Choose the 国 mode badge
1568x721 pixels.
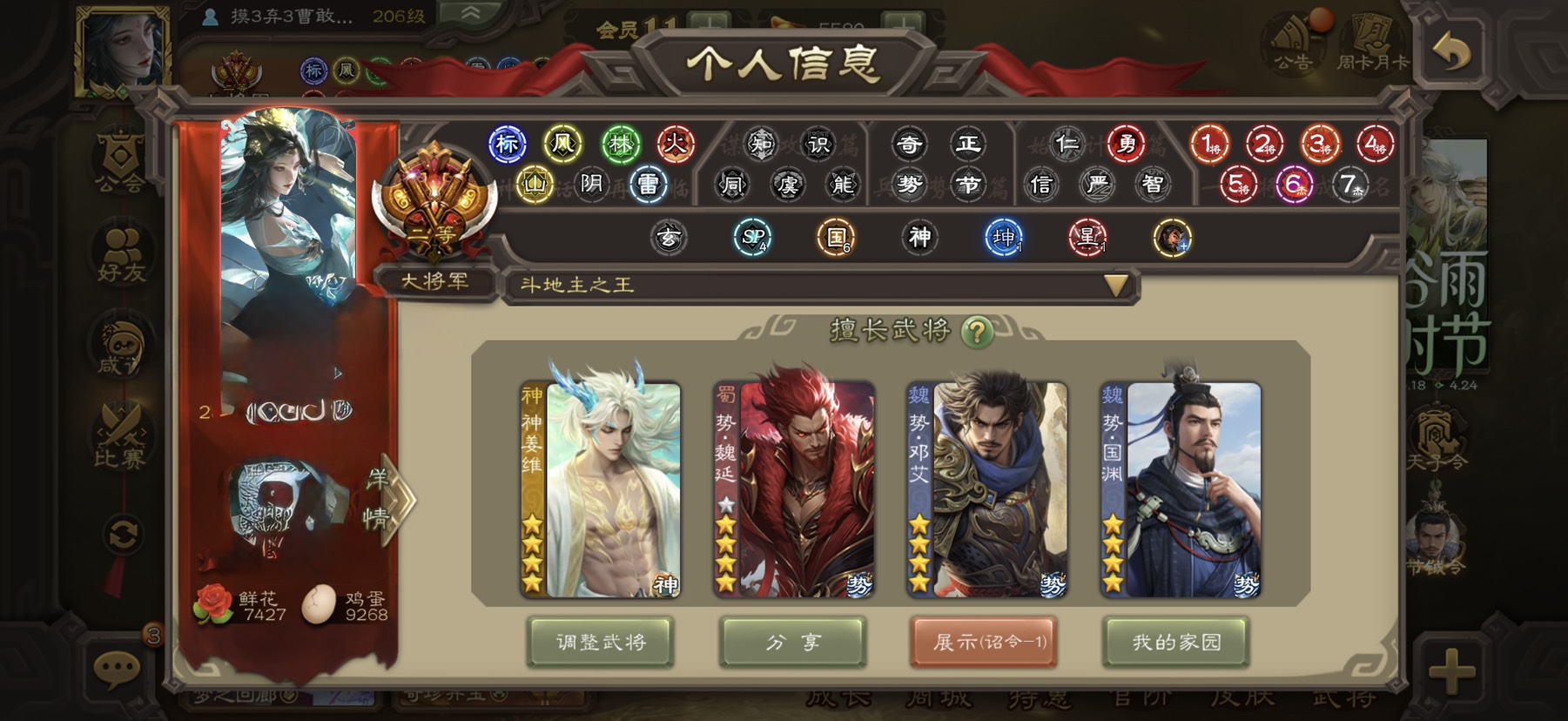[x=836, y=237]
